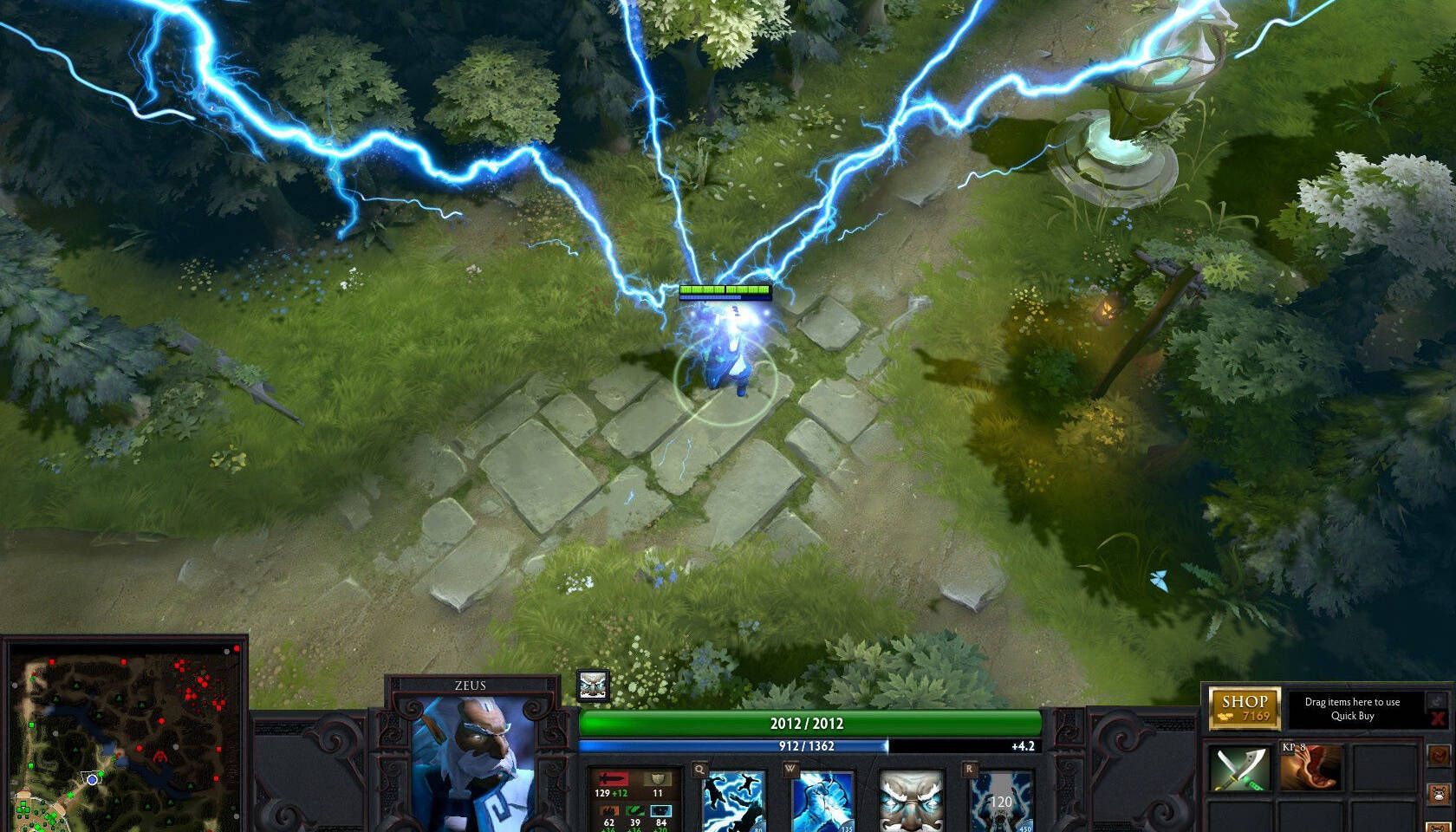Click the attack damage sword icon

point(612,777)
